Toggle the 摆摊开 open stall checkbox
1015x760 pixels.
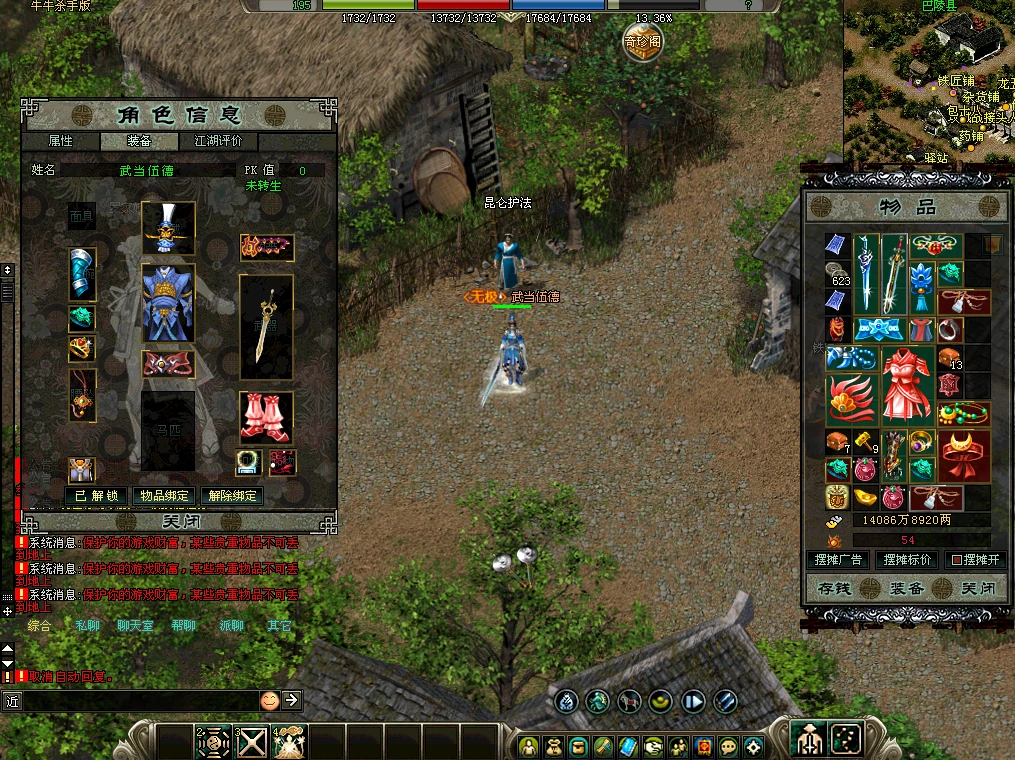coord(957,560)
